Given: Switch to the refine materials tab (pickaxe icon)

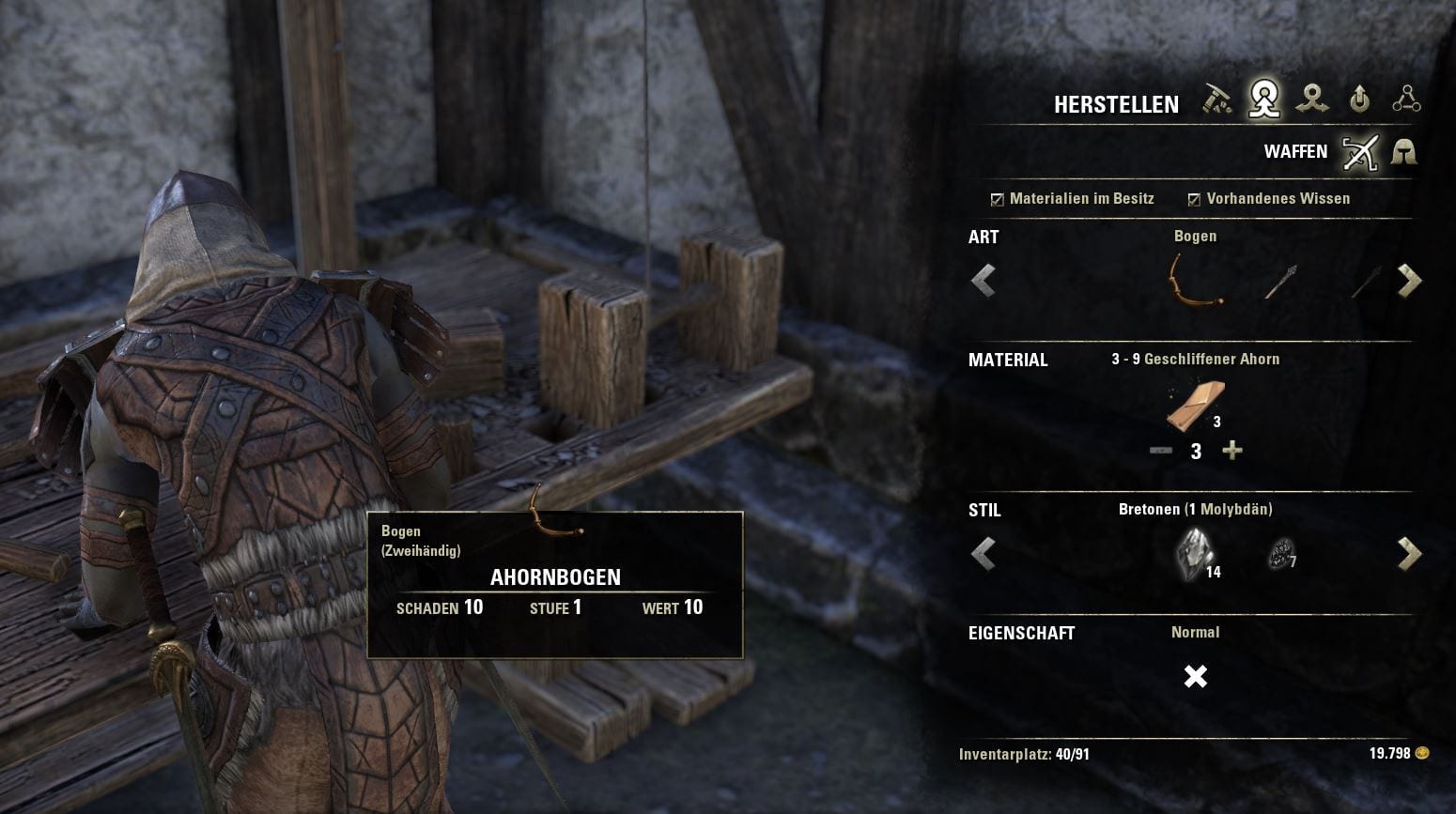Looking at the screenshot, I should tap(1217, 100).
